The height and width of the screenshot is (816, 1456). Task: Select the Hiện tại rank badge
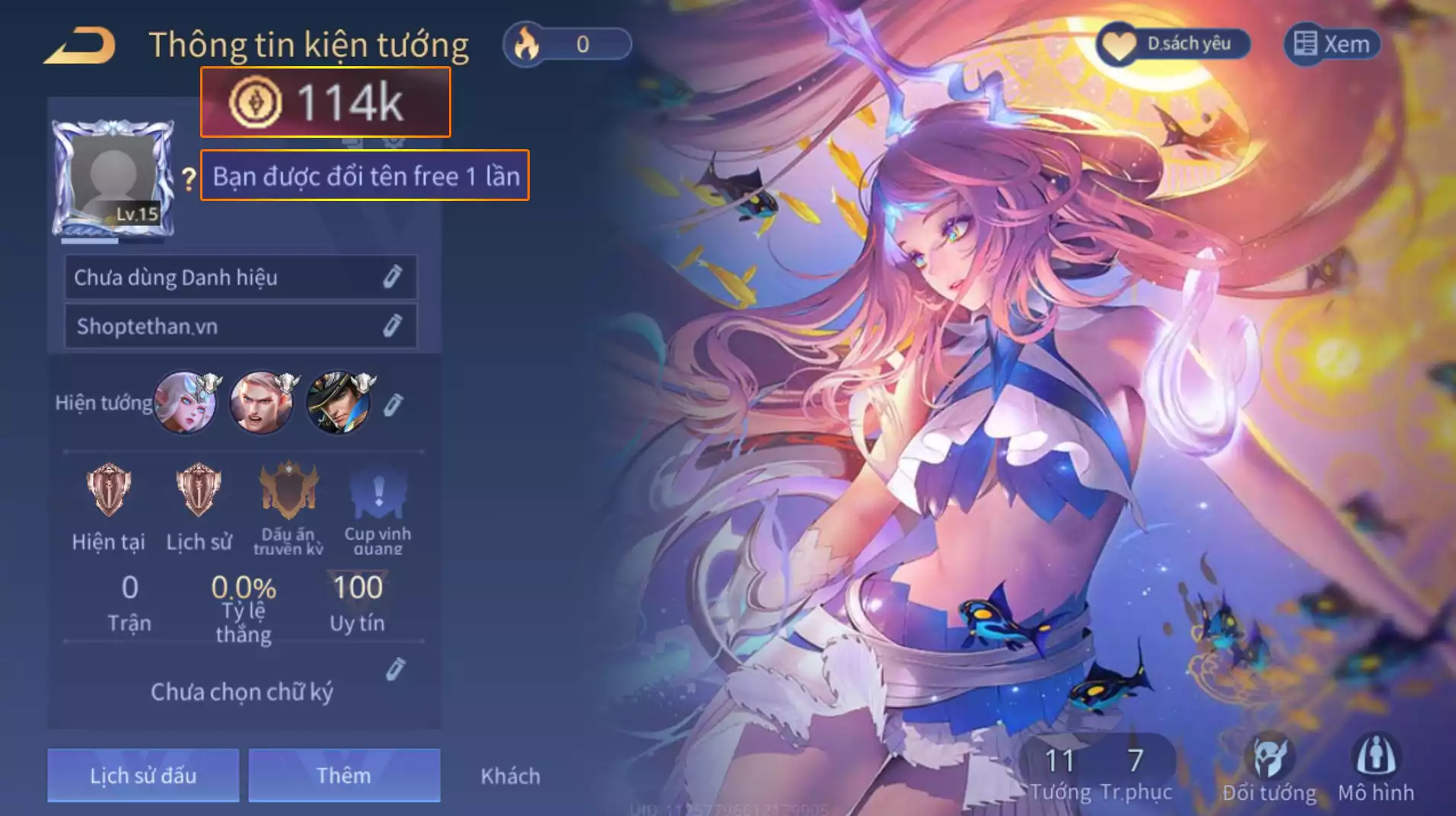tap(108, 491)
